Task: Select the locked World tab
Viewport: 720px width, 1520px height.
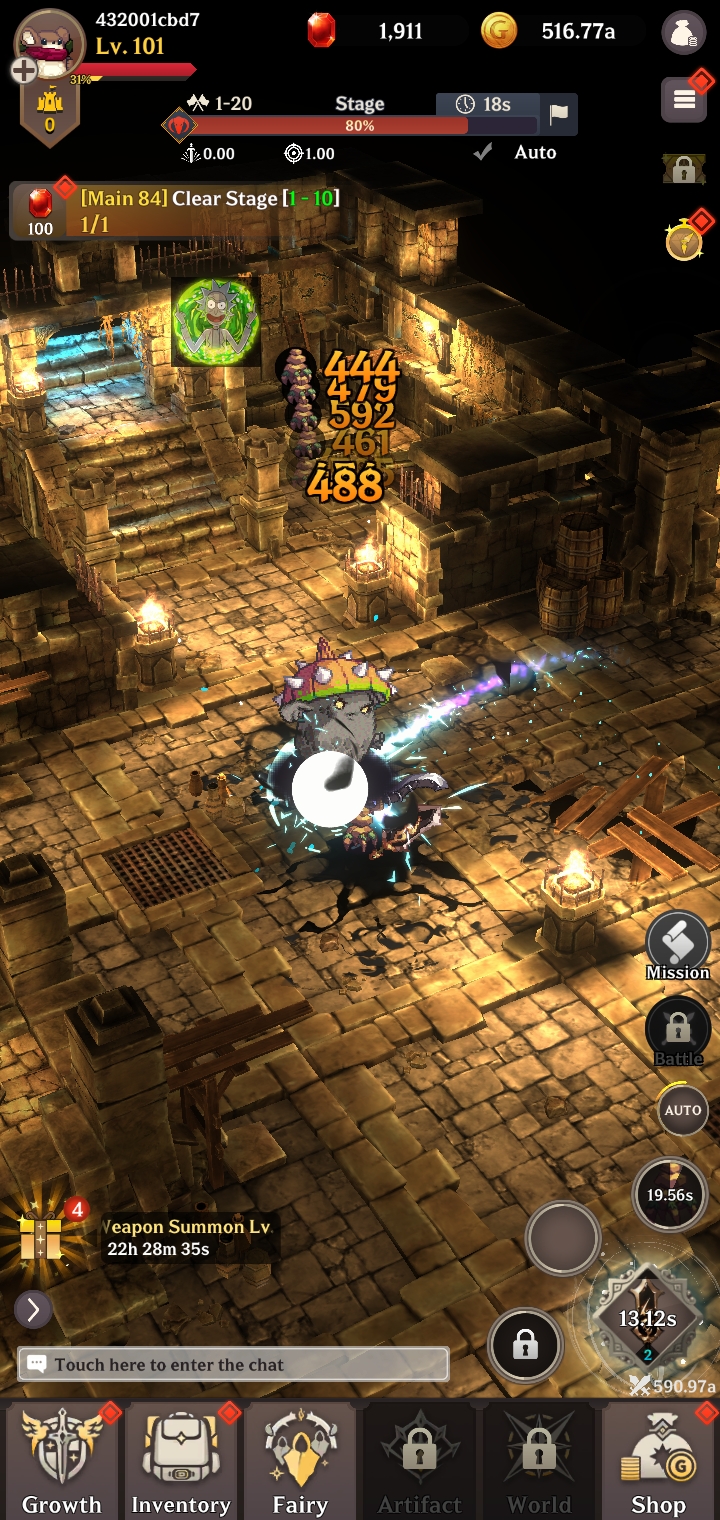Action: [539, 1460]
